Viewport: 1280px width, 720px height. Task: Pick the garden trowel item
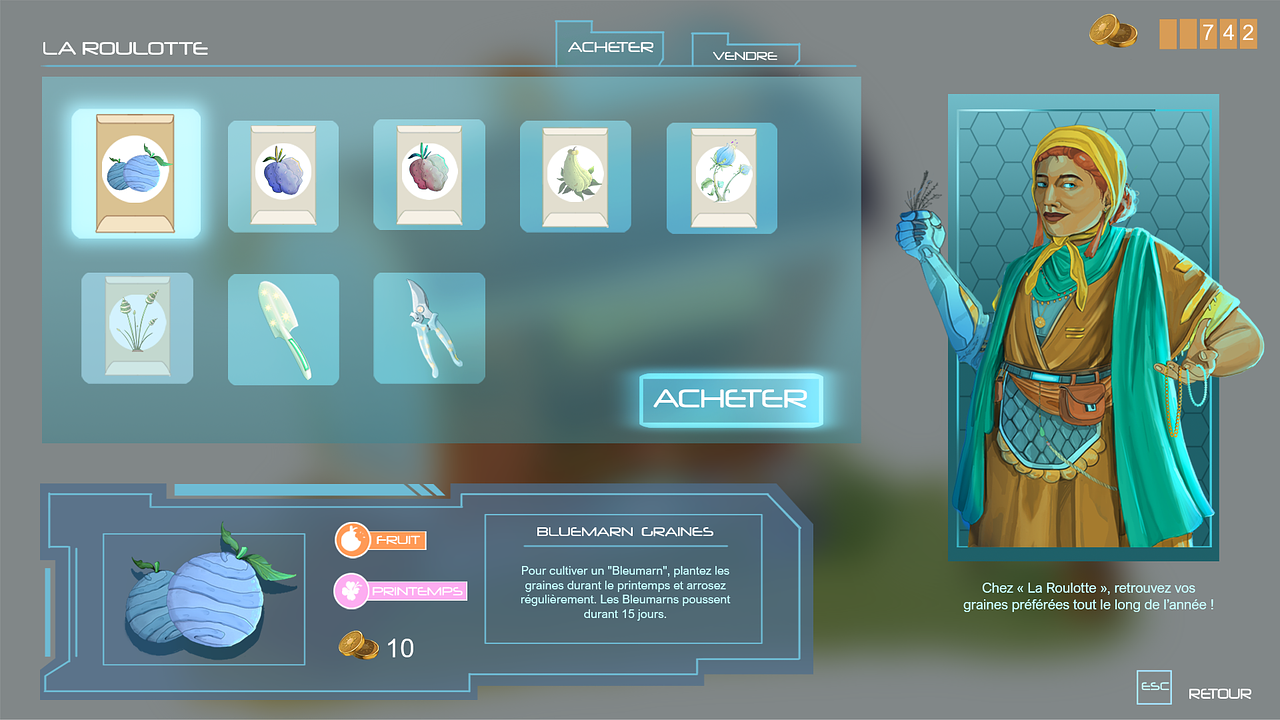(x=283, y=329)
